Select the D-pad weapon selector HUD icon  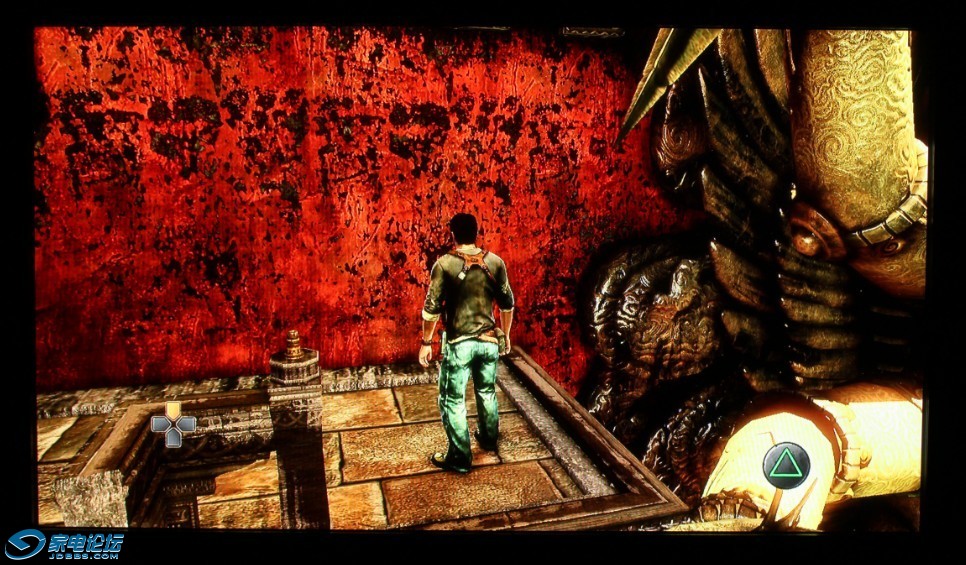[x=173, y=425]
